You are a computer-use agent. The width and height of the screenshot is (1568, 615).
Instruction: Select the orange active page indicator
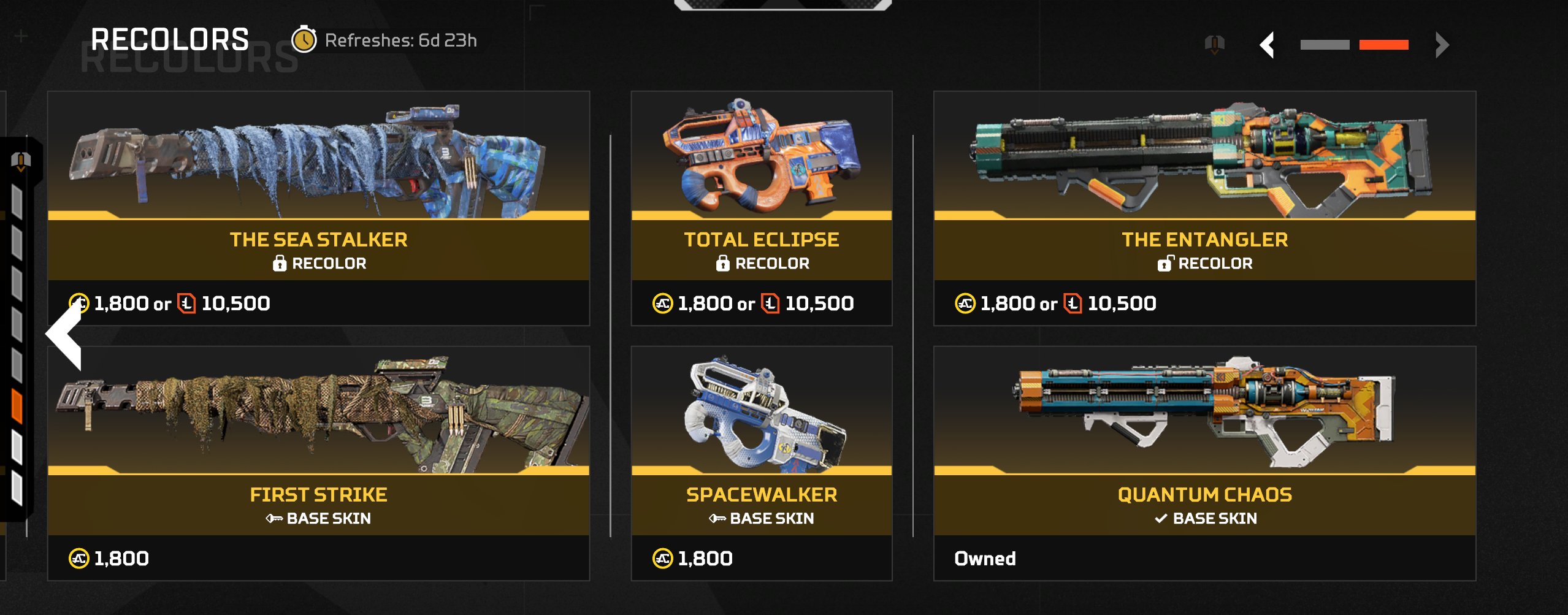(1383, 45)
